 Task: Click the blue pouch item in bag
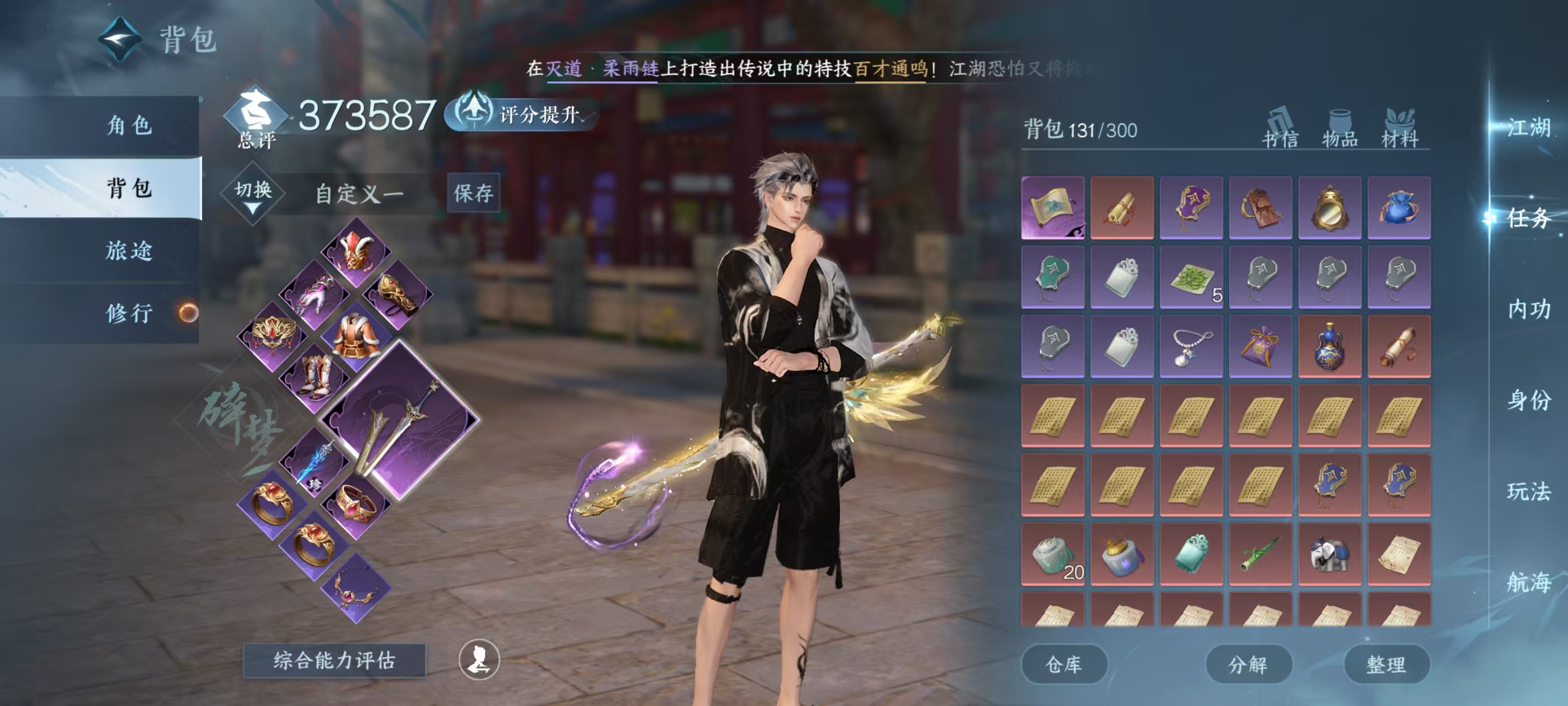tap(1399, 207)
